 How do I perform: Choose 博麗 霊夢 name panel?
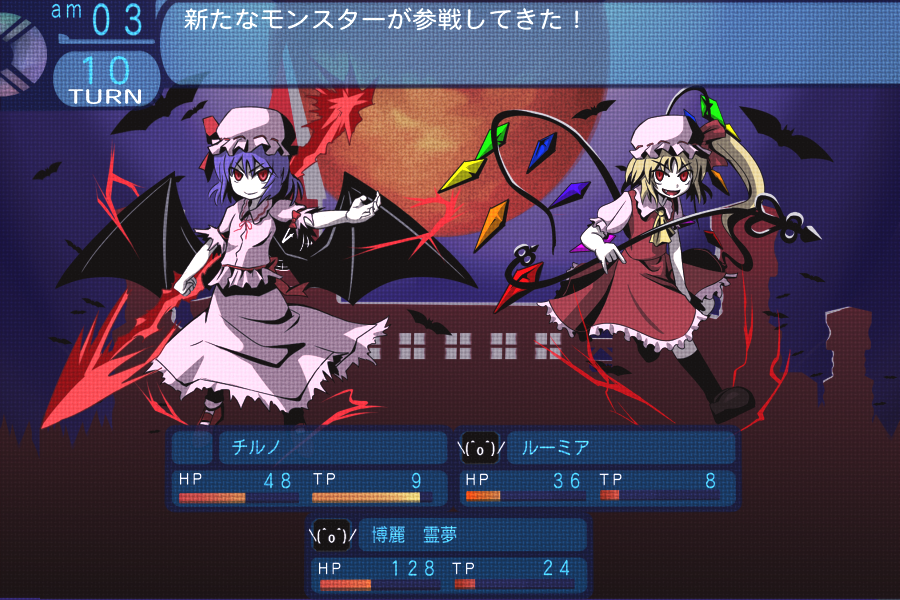click(472, 535)
